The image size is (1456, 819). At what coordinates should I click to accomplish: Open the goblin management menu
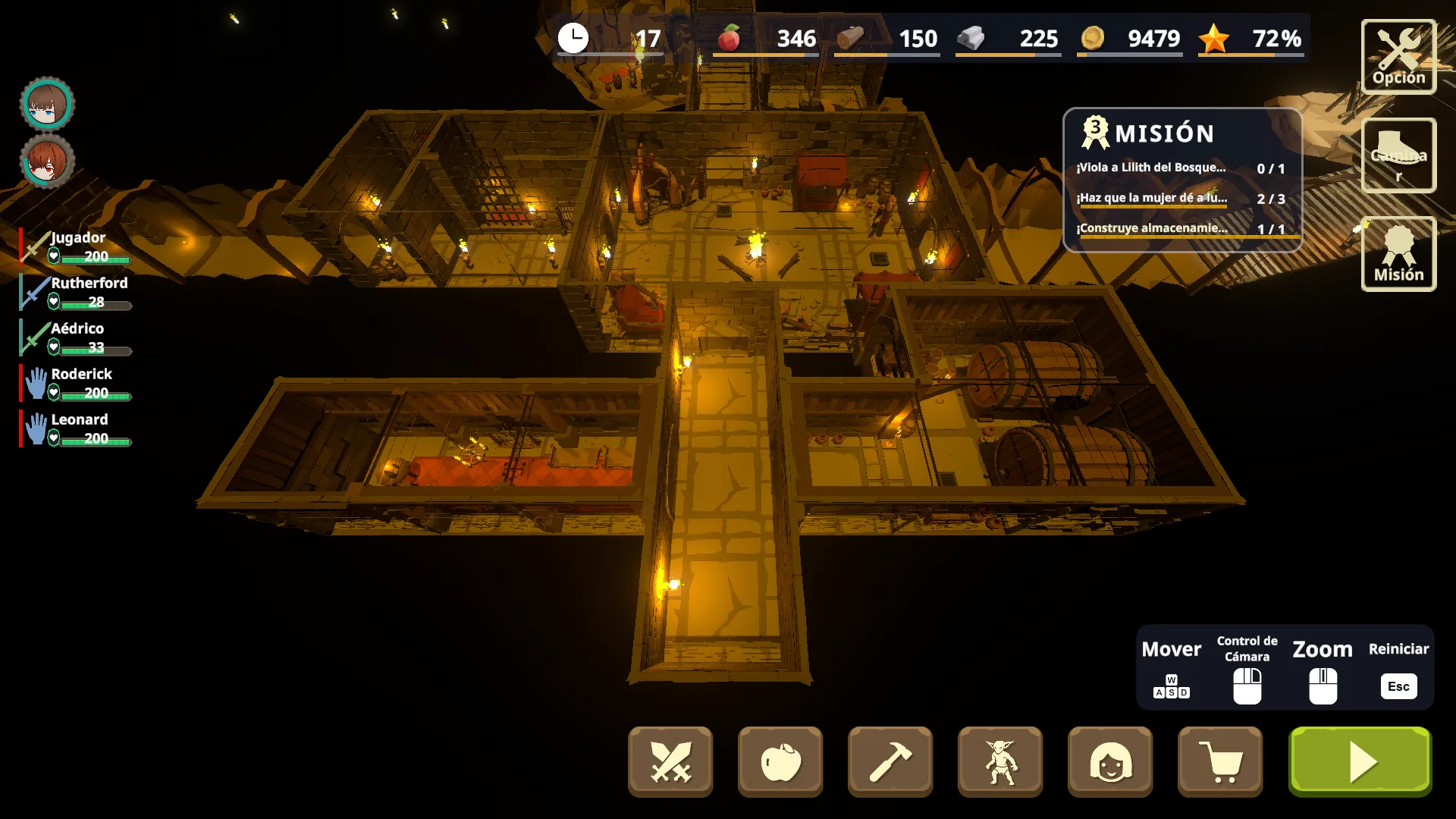999,761
